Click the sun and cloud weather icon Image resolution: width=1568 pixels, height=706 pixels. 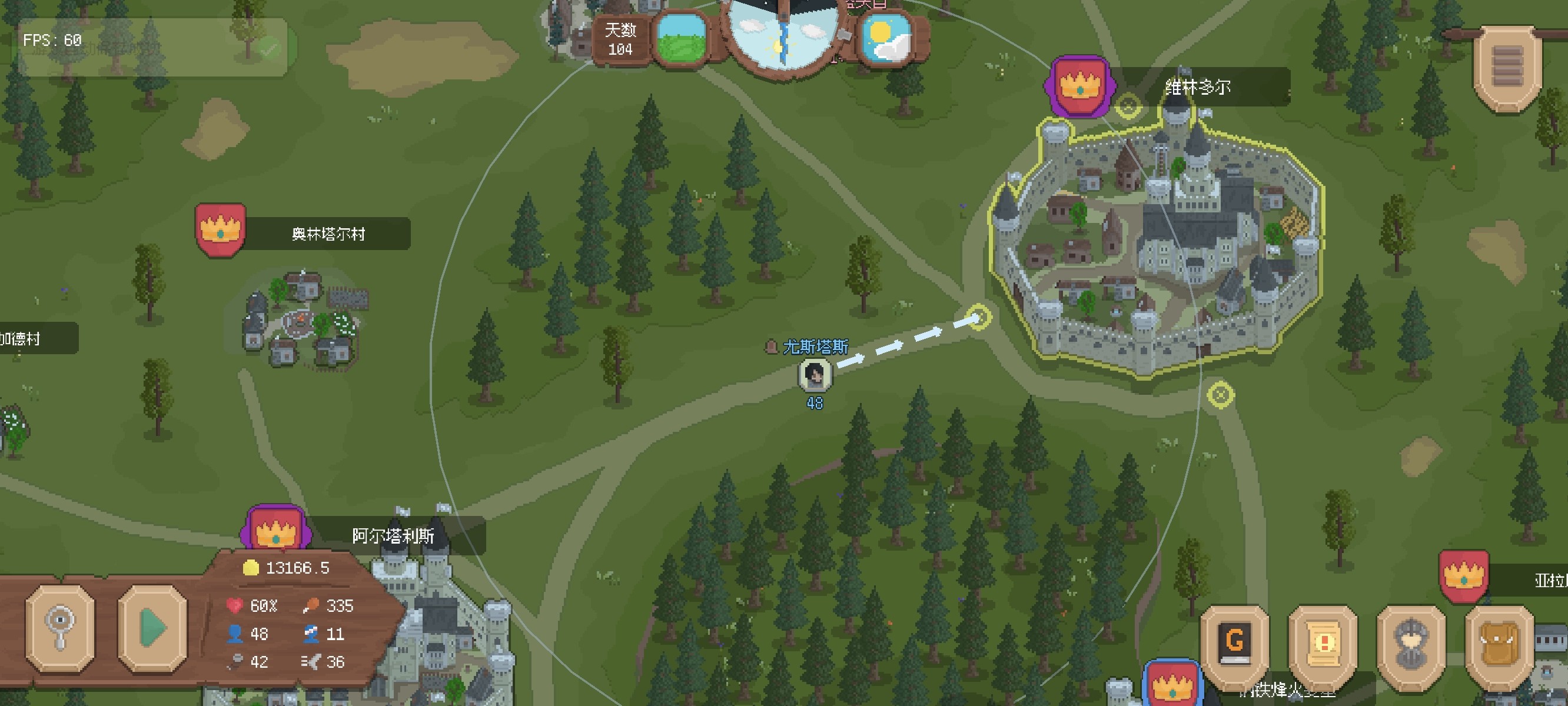(x=886, y=38)
